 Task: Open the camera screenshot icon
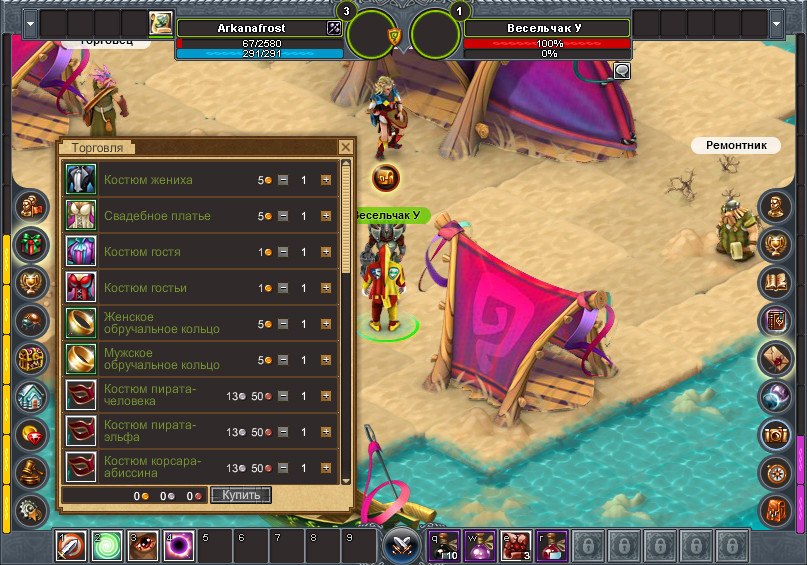point(776,432)
